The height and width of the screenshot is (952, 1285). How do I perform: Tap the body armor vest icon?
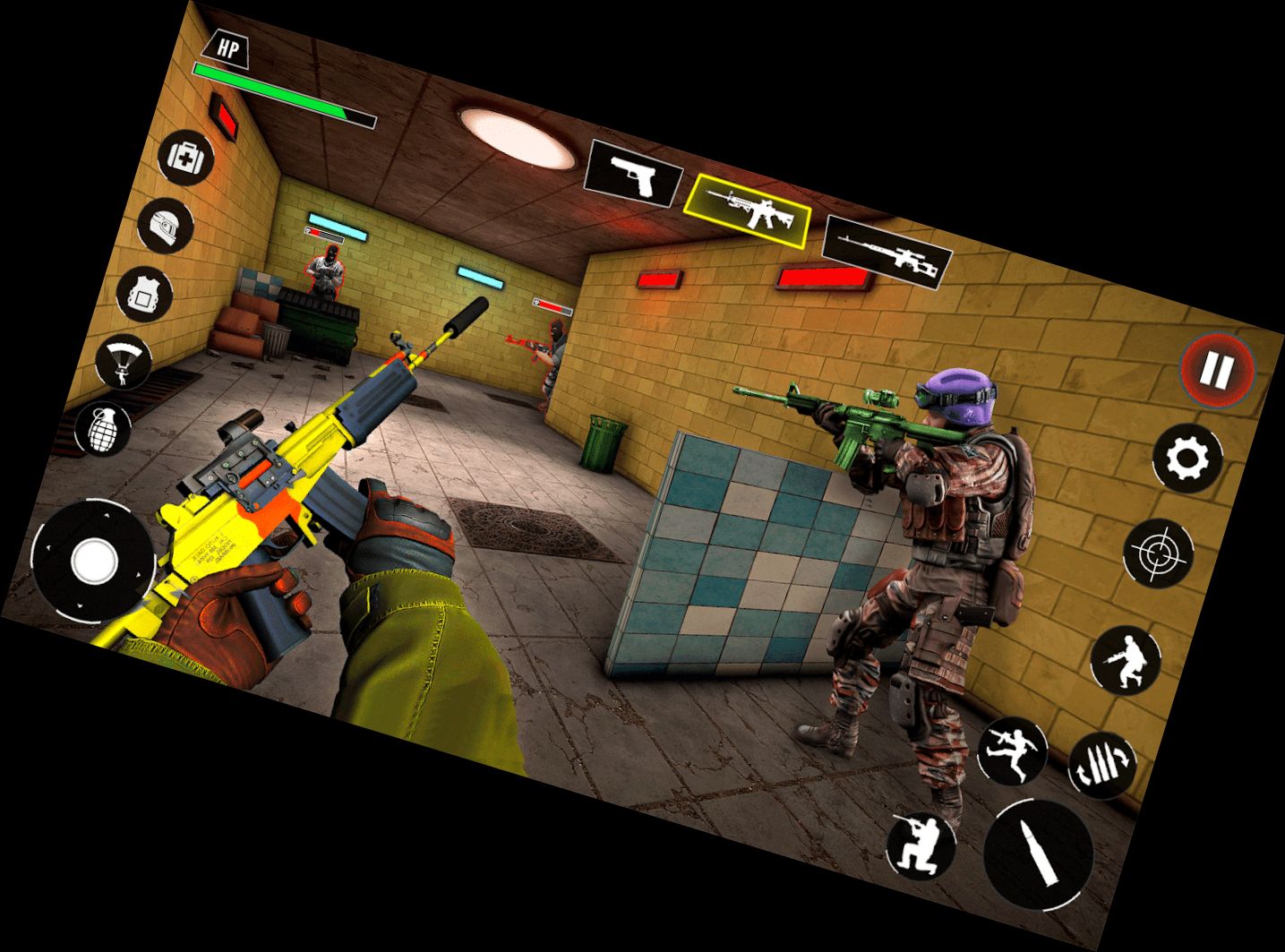click(x=145, y=292)
